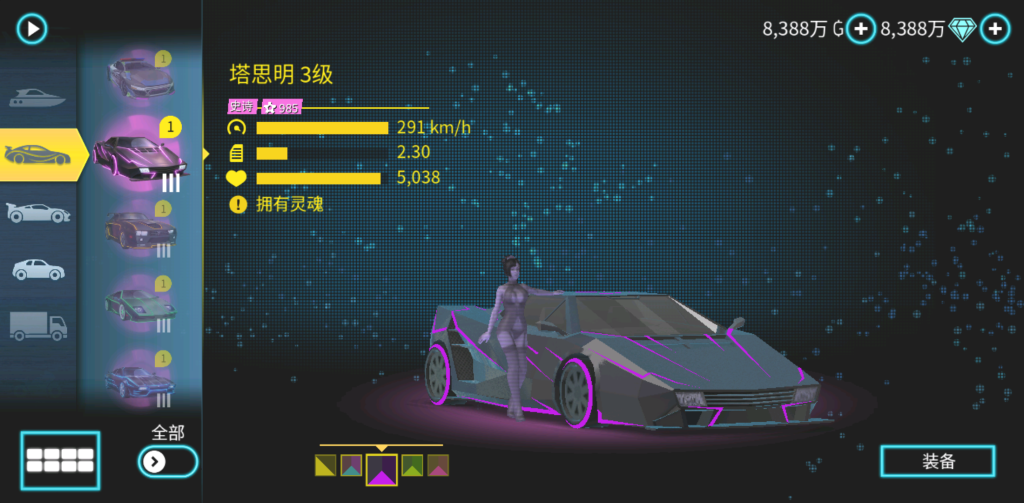This screenshot has width=1024, height=503.
Task: Switch to the boat vehicle category
Action: pos(38,98)
